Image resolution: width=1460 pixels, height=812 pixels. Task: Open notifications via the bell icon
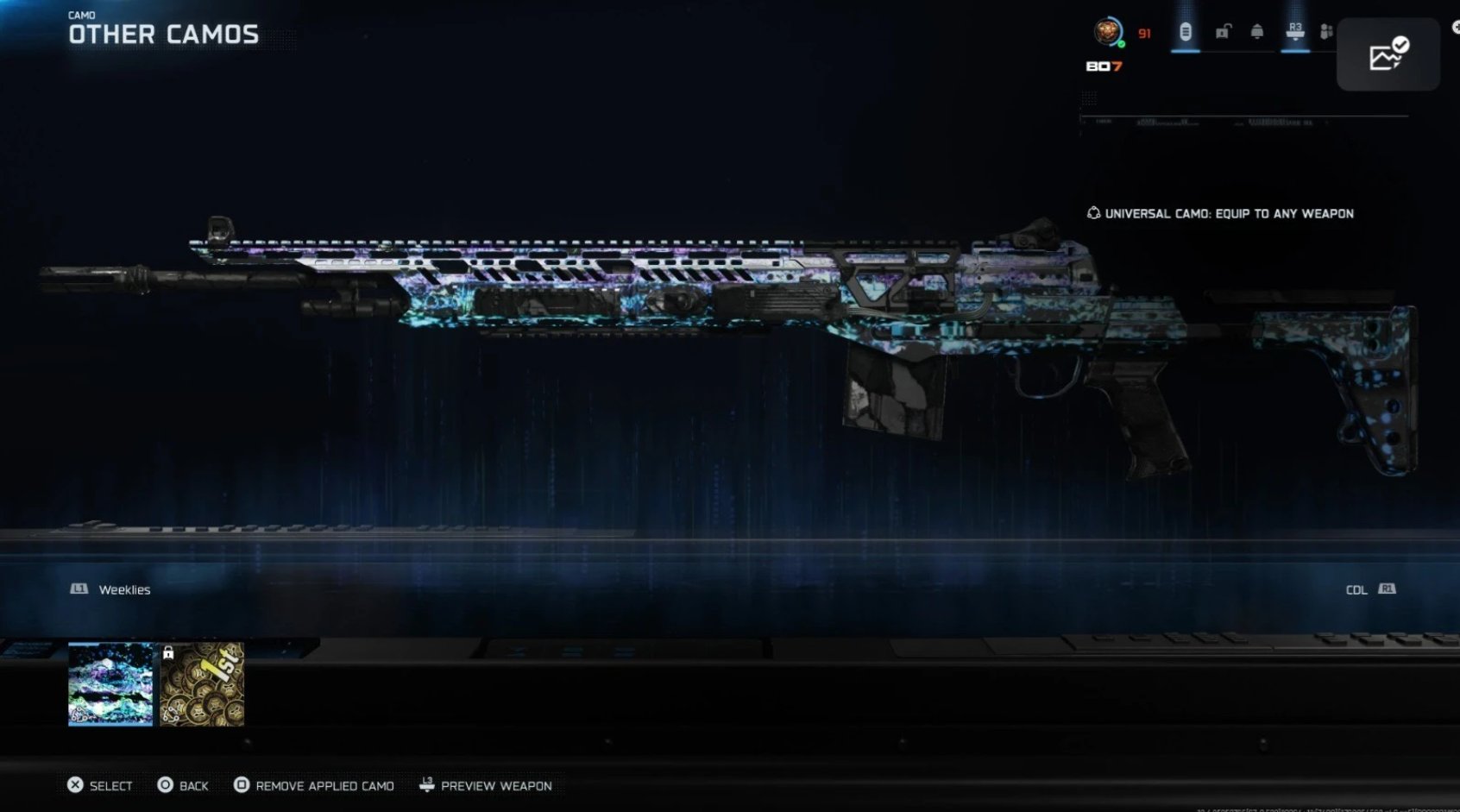(x=1256, y=31)
